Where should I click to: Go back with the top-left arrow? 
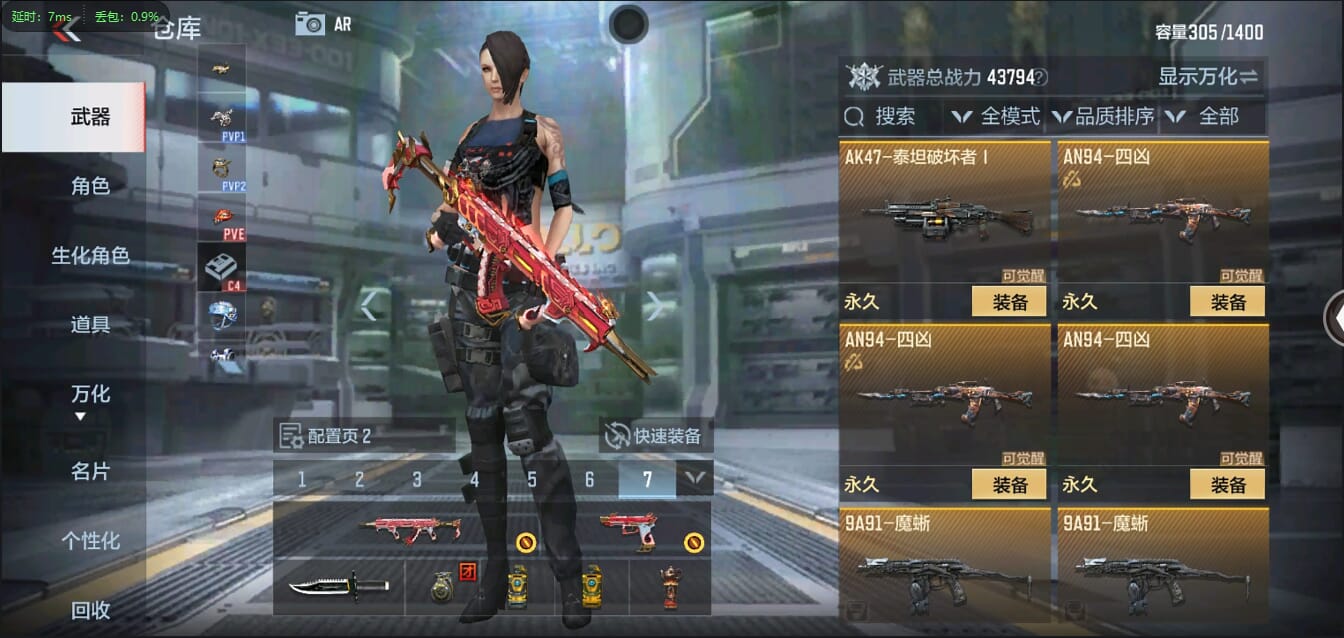click(x=66, y=30)
